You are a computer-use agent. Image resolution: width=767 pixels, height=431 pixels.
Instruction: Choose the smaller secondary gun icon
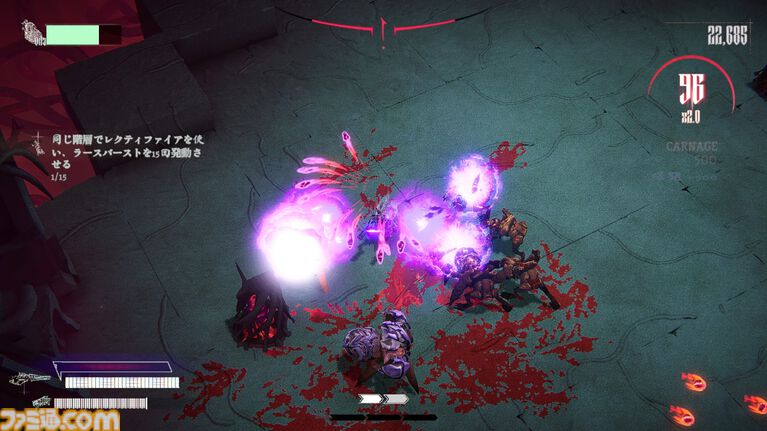[29, 402]
